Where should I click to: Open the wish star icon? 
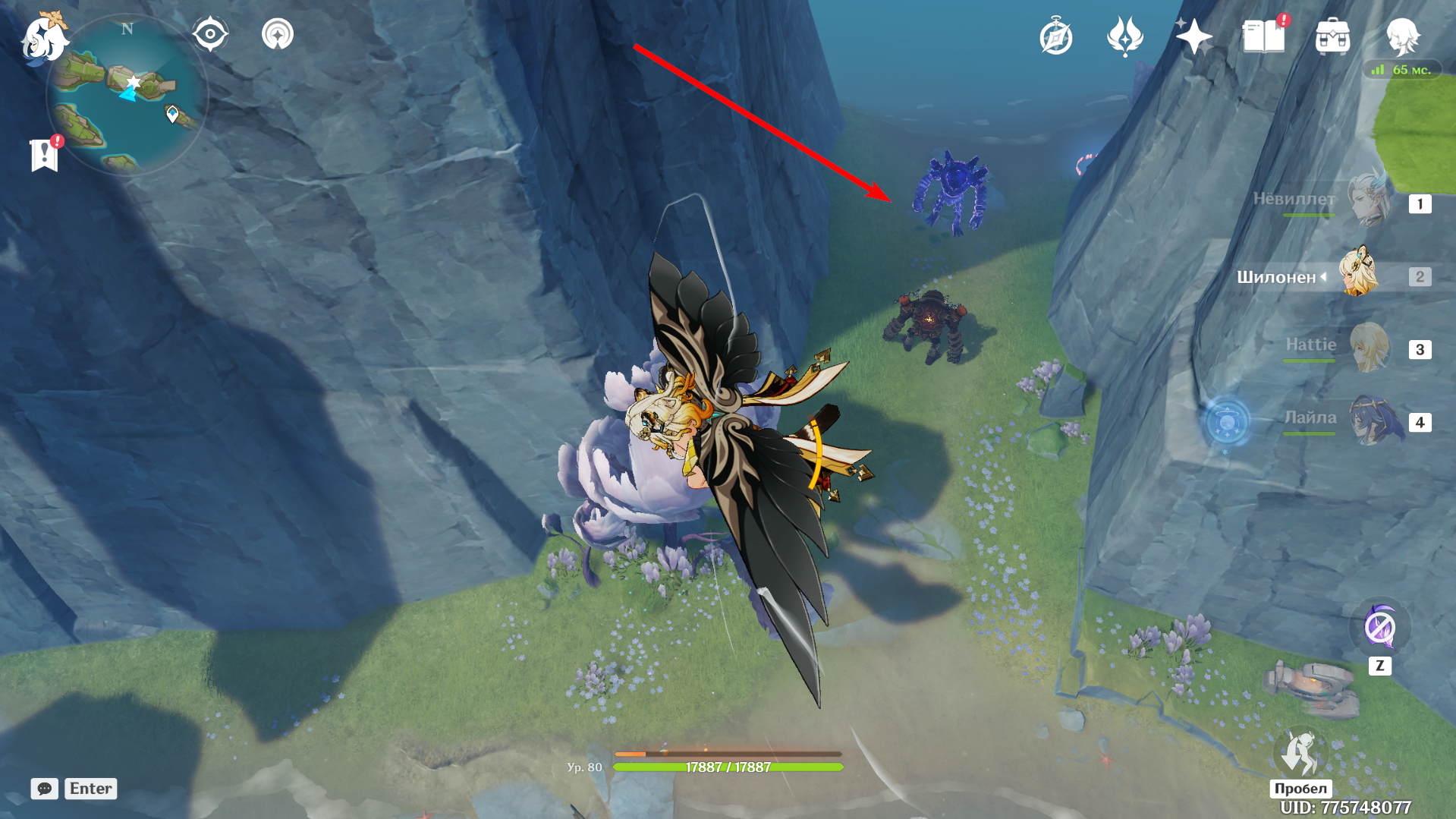click(1193, 36)
